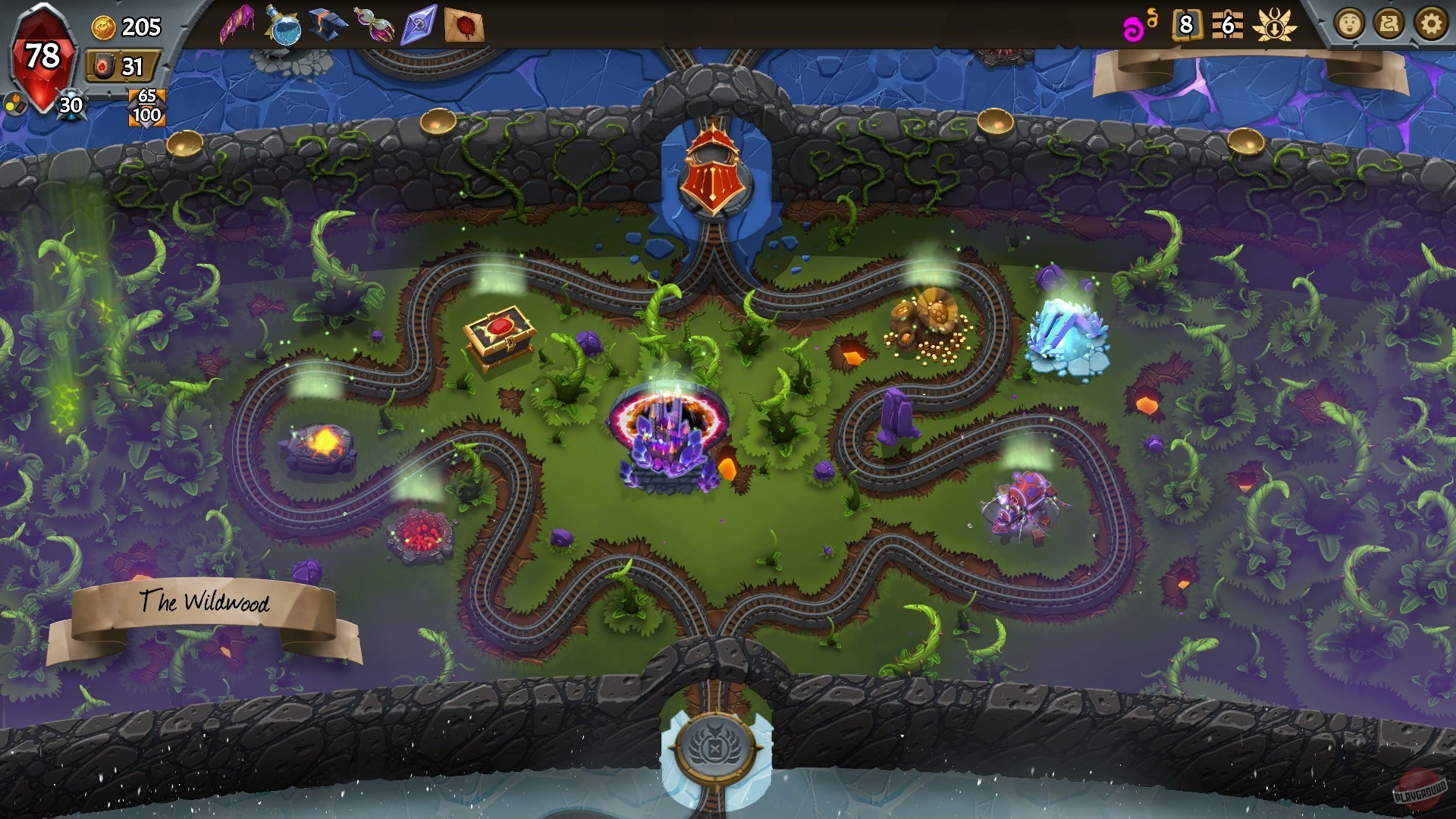Click the anvil artifact in the top bar

326,23
